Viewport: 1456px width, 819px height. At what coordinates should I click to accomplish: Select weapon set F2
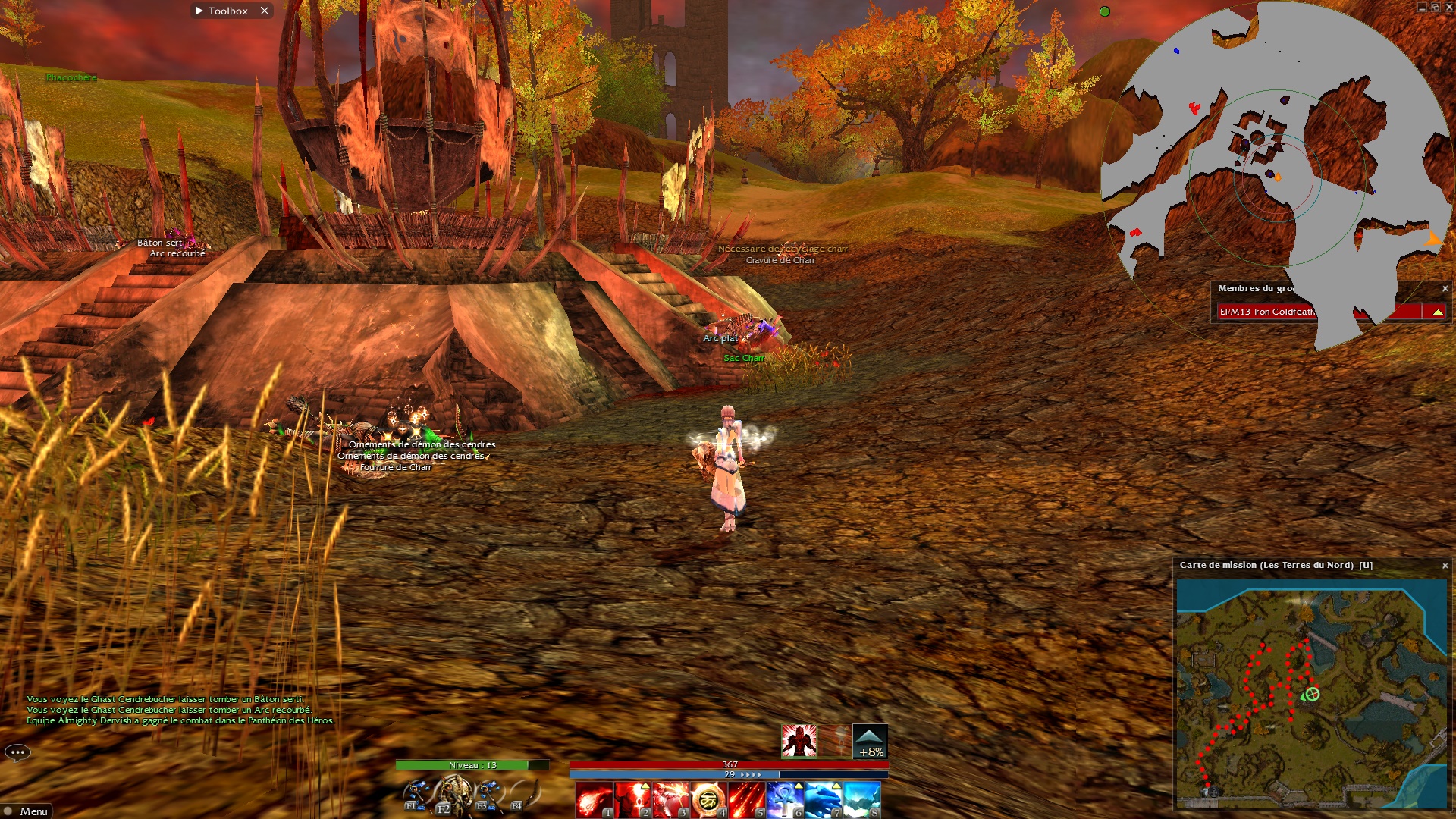point(453,795)
